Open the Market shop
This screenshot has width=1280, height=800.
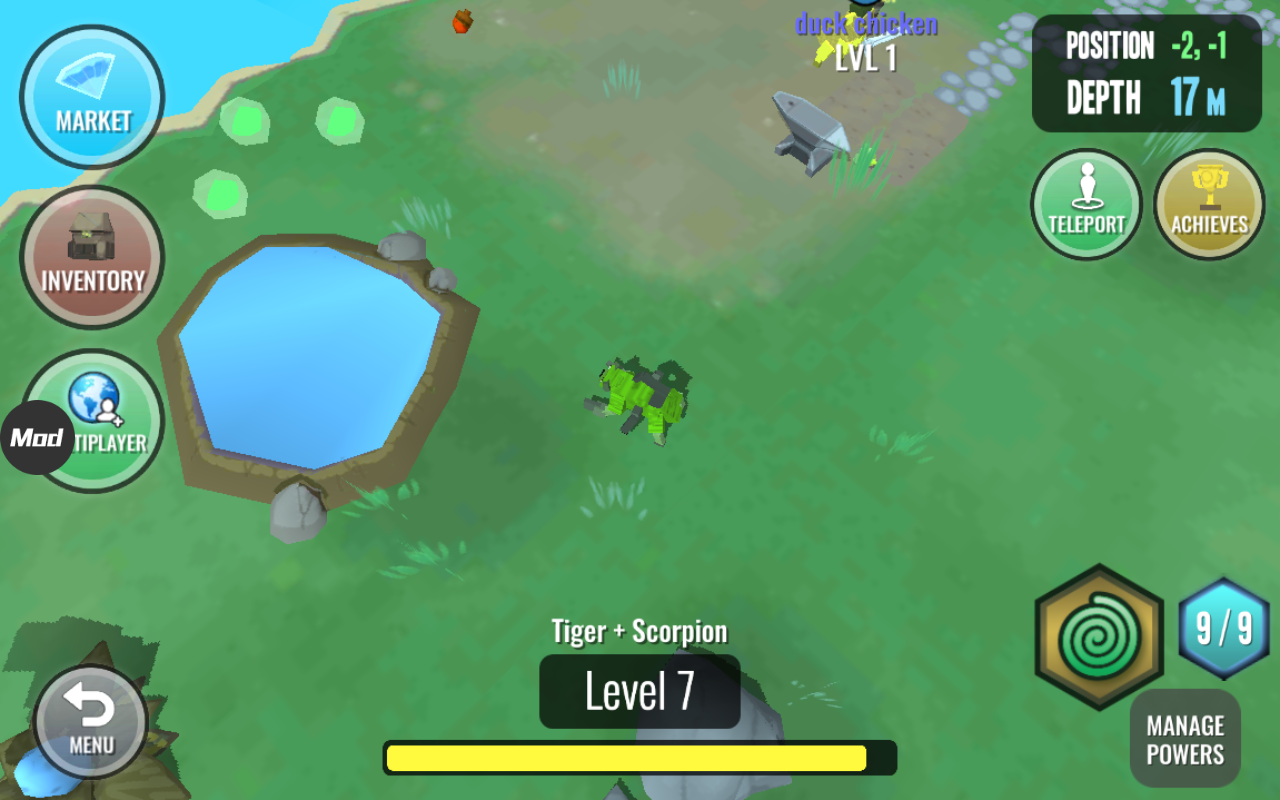point(92,97)
